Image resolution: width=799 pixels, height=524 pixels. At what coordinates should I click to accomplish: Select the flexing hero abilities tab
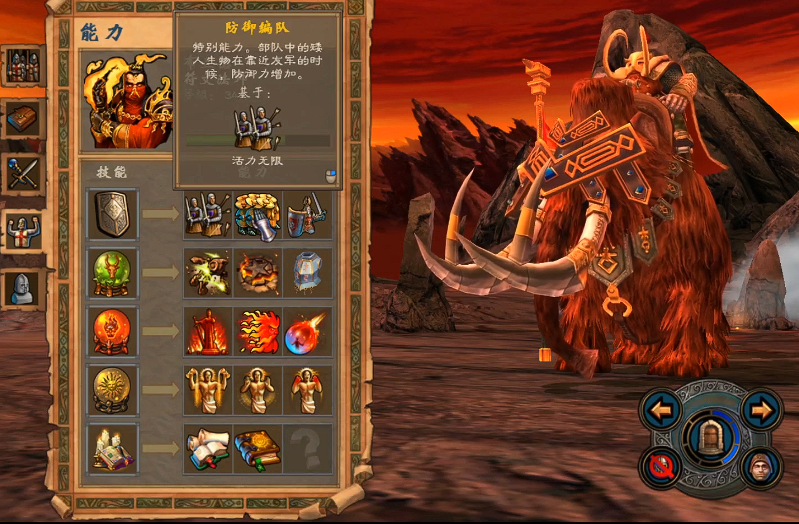[22, 232]
